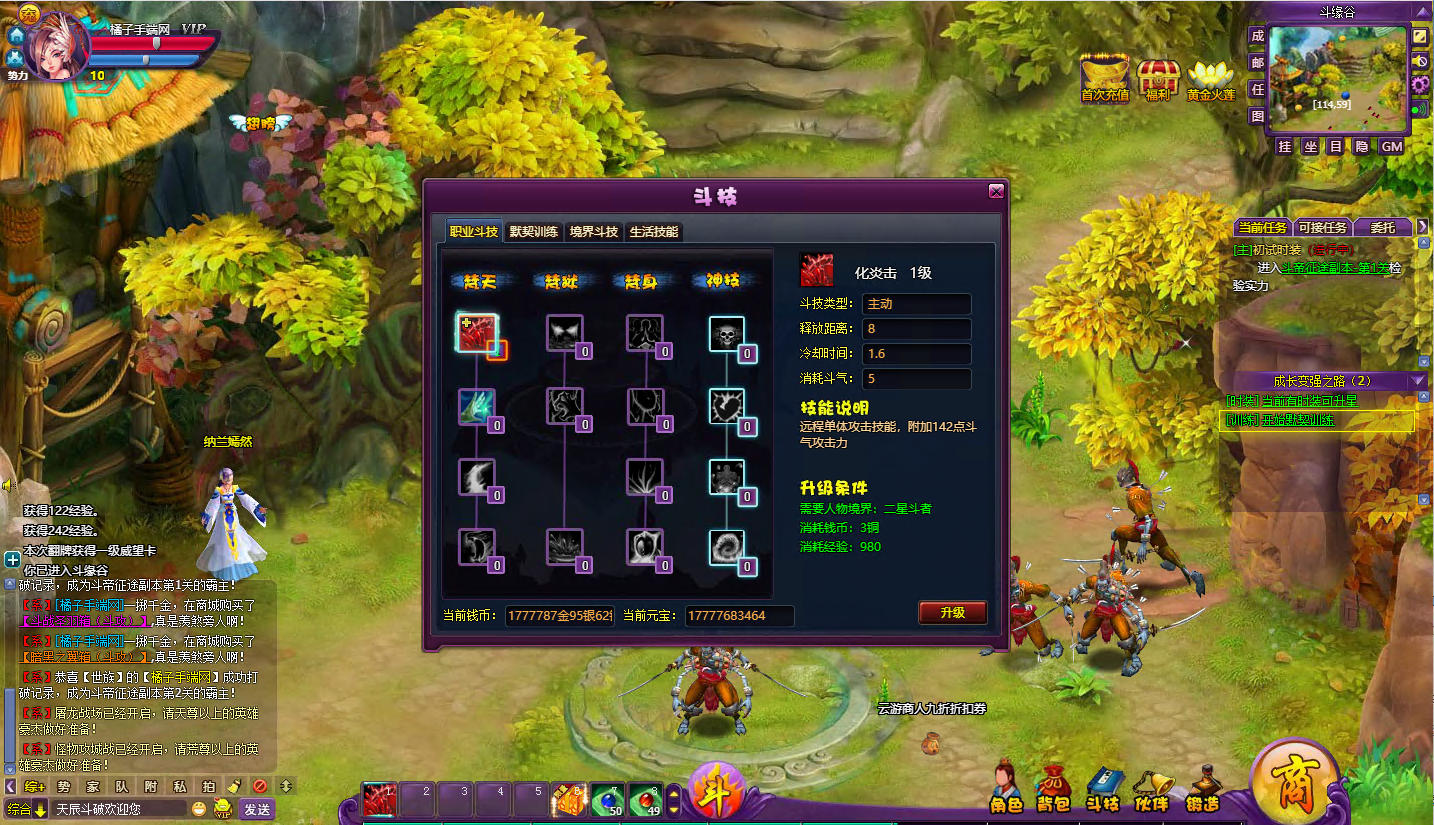The width and height of the screenshot is (1434, 825).
Task: Toggle the GM button below the minimap
Action: click(1391, 147)
